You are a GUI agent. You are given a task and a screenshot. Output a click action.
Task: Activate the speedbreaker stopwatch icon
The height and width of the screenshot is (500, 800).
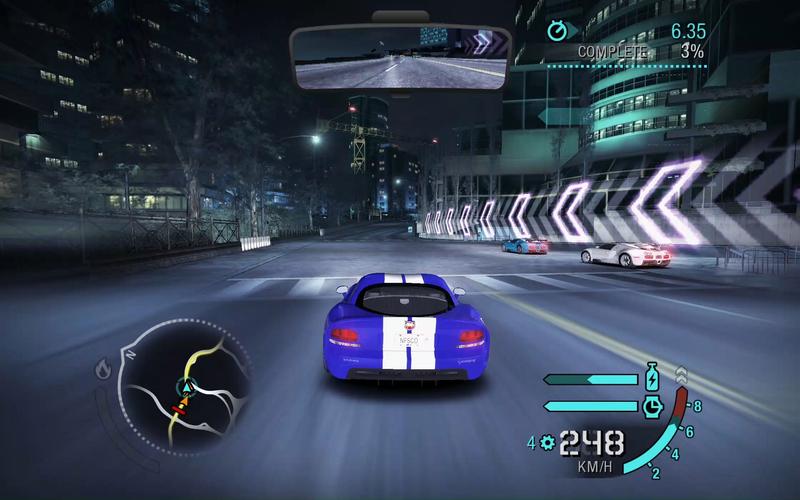click(x=653, y=406)
